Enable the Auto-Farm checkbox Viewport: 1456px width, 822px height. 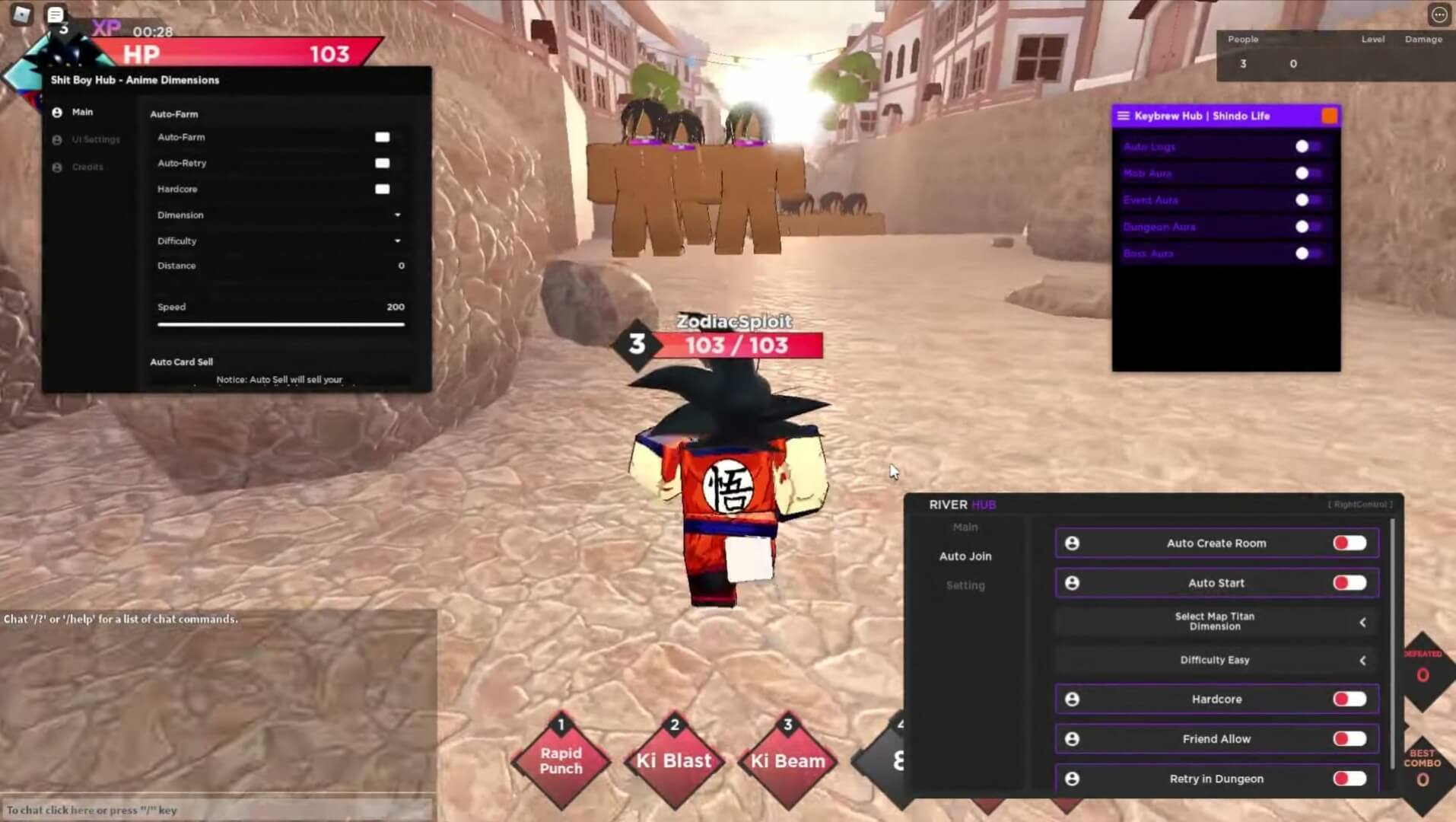pos(382,137)
